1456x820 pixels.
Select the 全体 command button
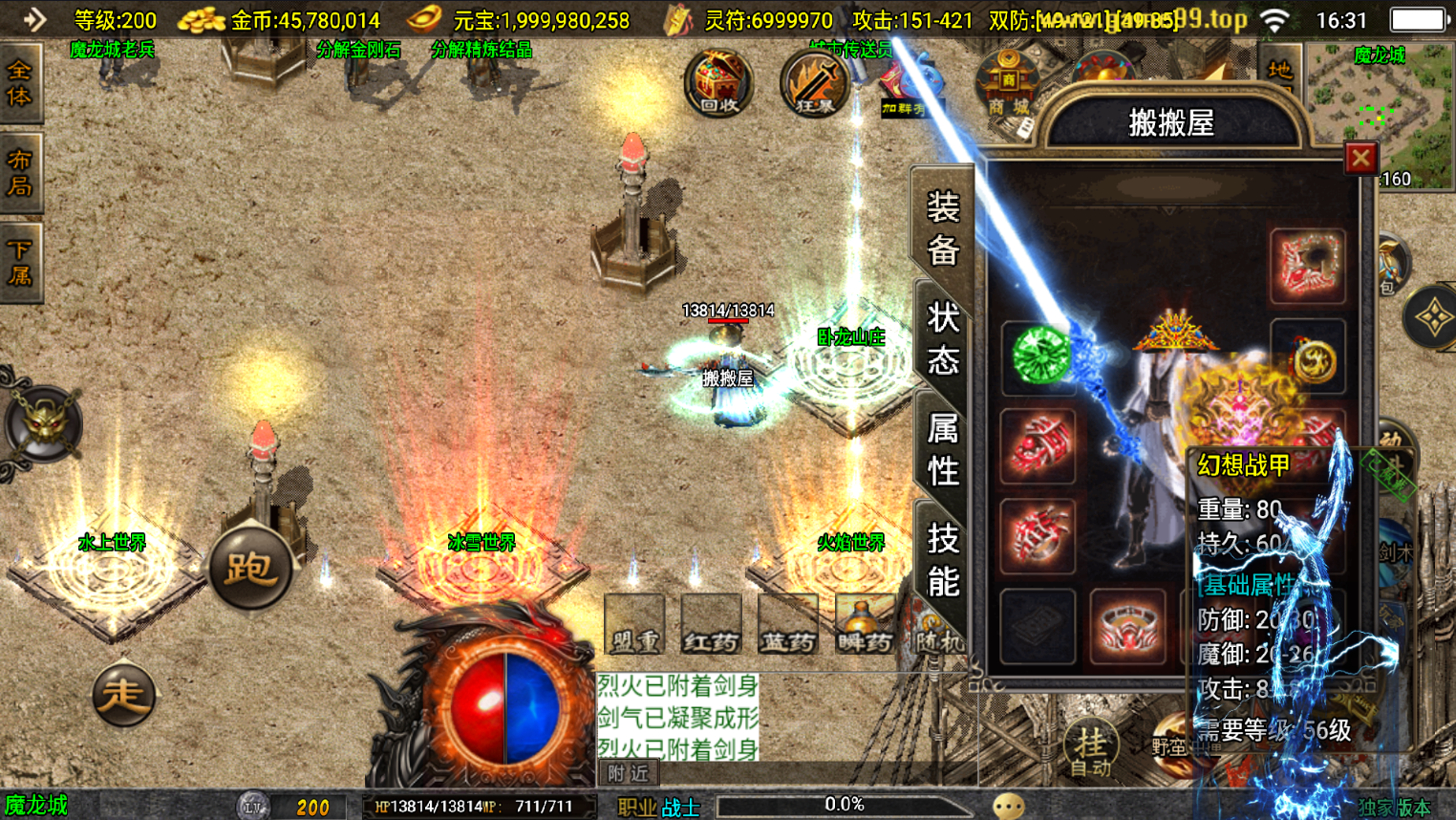tap(20, 84)
